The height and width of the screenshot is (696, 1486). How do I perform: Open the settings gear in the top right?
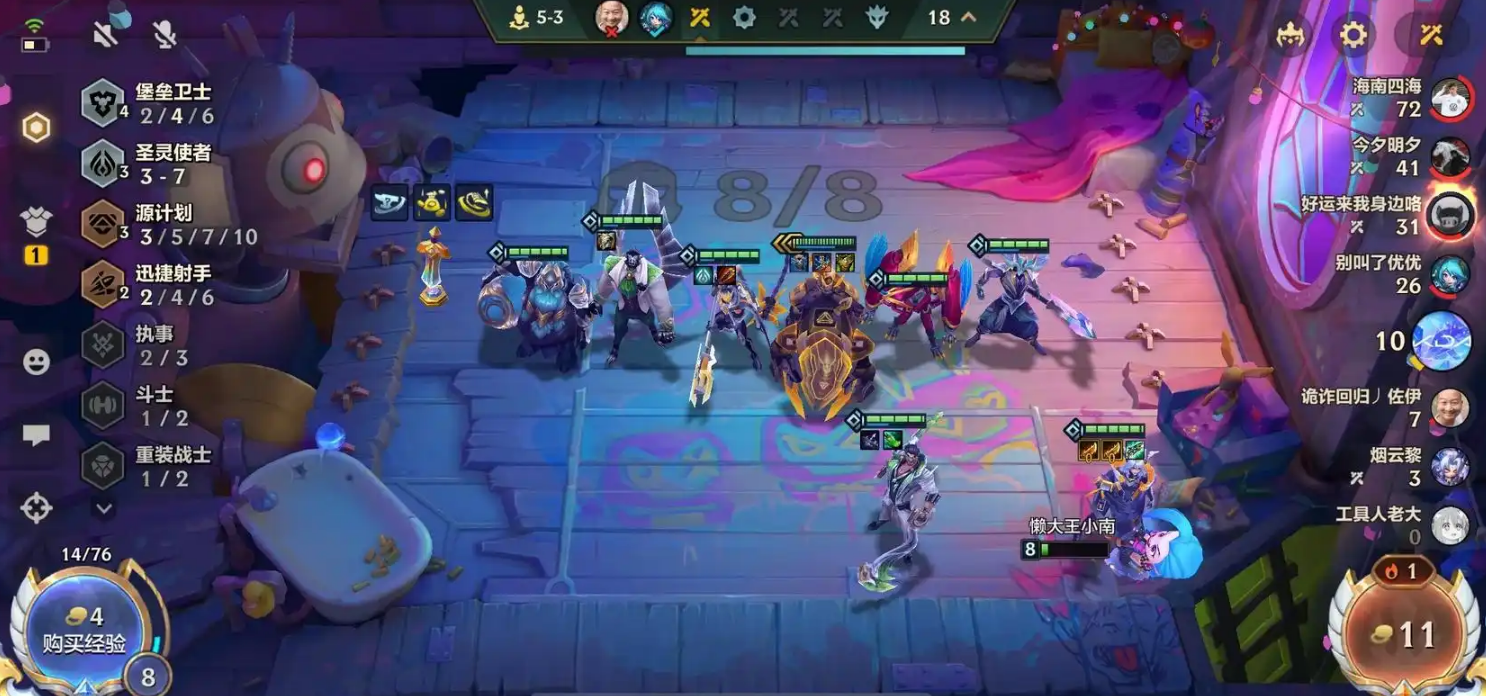pyautogui.click(x=1352, y=36)
